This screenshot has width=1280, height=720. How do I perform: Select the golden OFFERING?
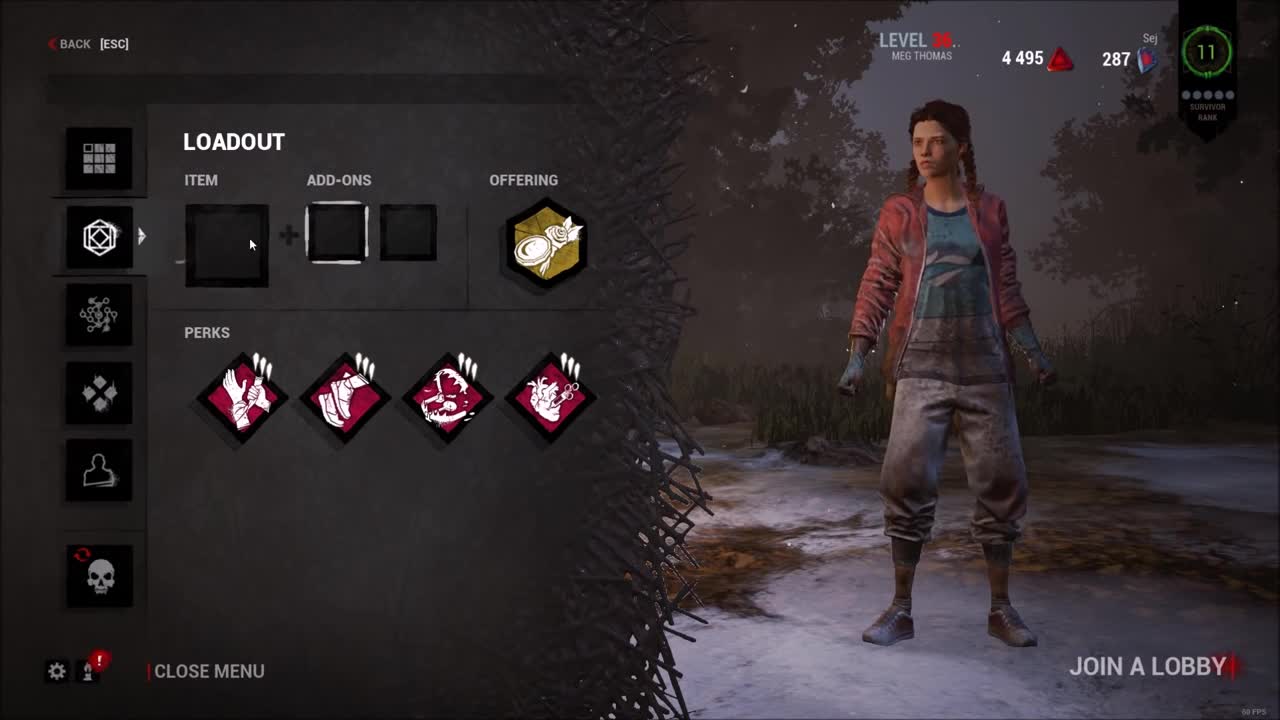[x=545, y=244]
